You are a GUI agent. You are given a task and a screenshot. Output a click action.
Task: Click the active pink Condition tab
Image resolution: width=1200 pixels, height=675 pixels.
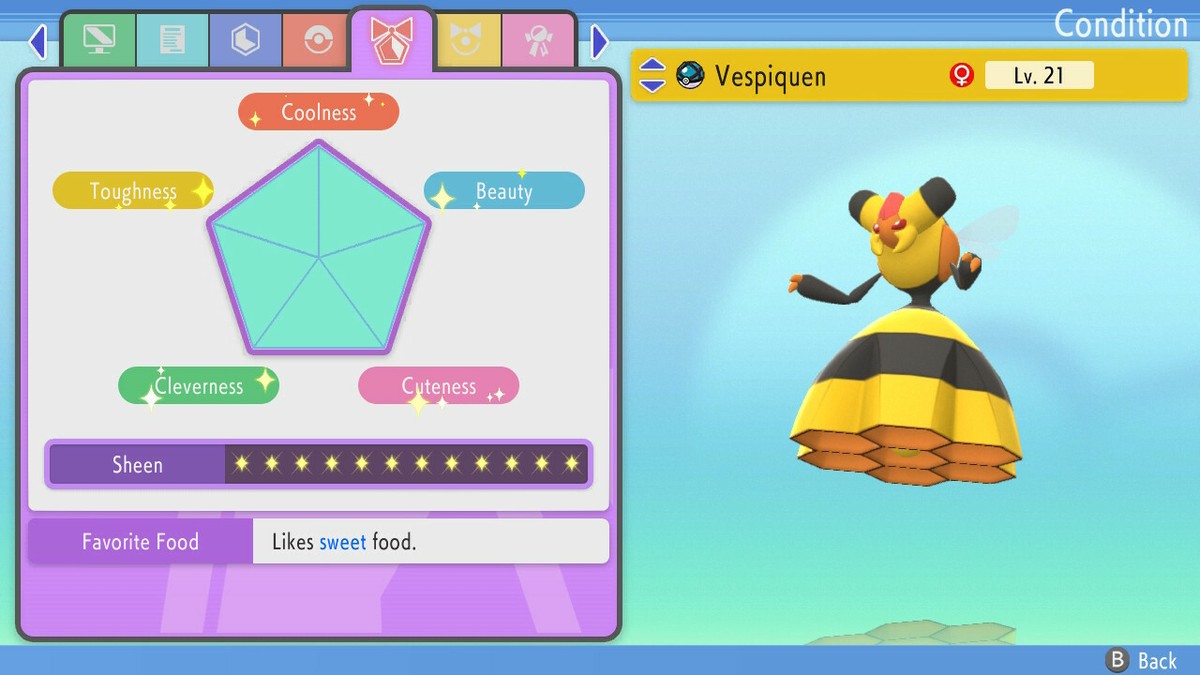[x=391, y=40]
